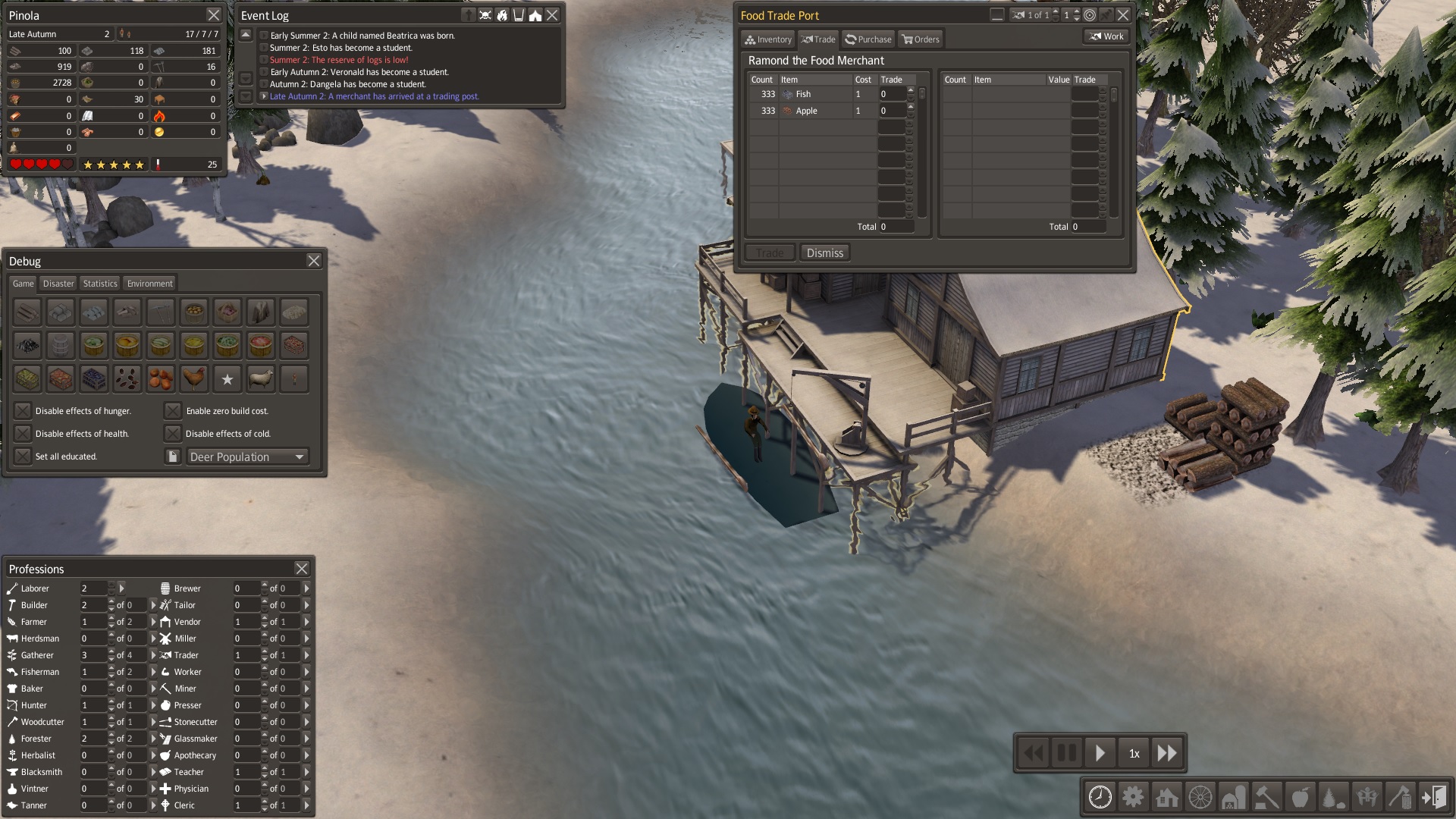
Task: Switch to the Inventory tab
Action: [x=768, y=39]
